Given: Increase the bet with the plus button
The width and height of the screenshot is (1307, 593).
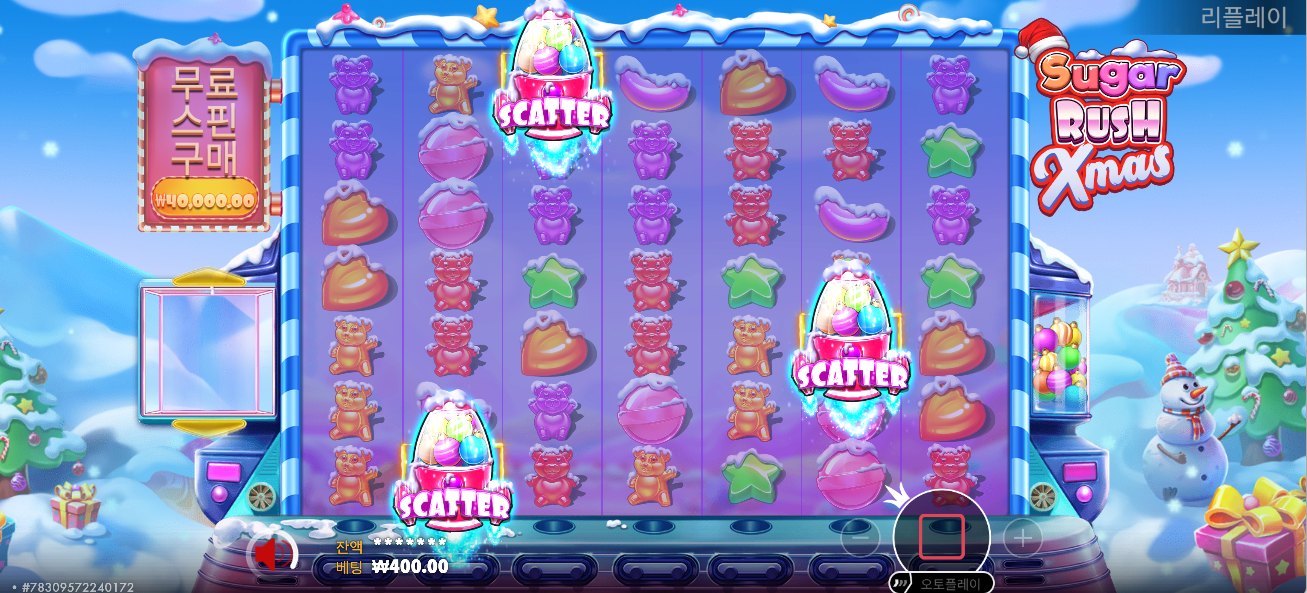Looking at the screenshot, I should (1022, 540).
